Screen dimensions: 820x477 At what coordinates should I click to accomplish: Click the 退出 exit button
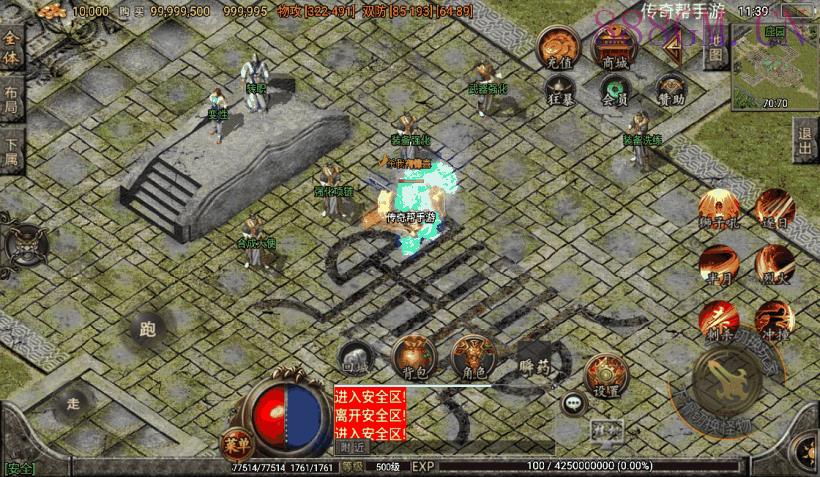805,143
